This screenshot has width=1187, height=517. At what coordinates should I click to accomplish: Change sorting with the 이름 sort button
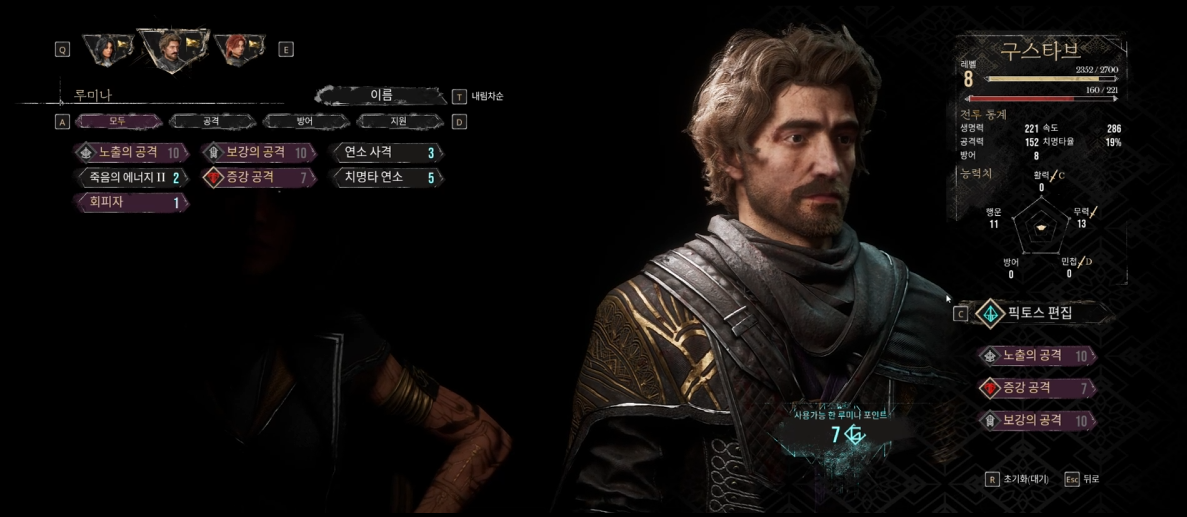click(381, 96)
